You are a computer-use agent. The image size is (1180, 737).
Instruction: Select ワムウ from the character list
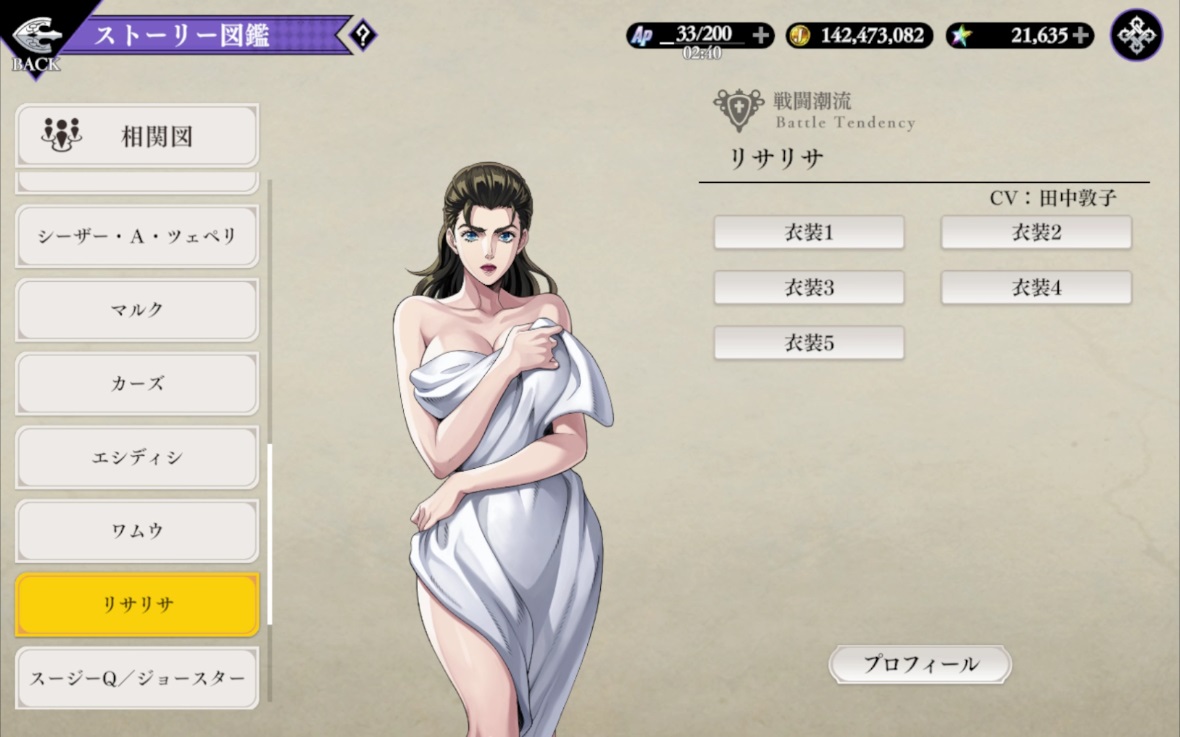point(137,531)
